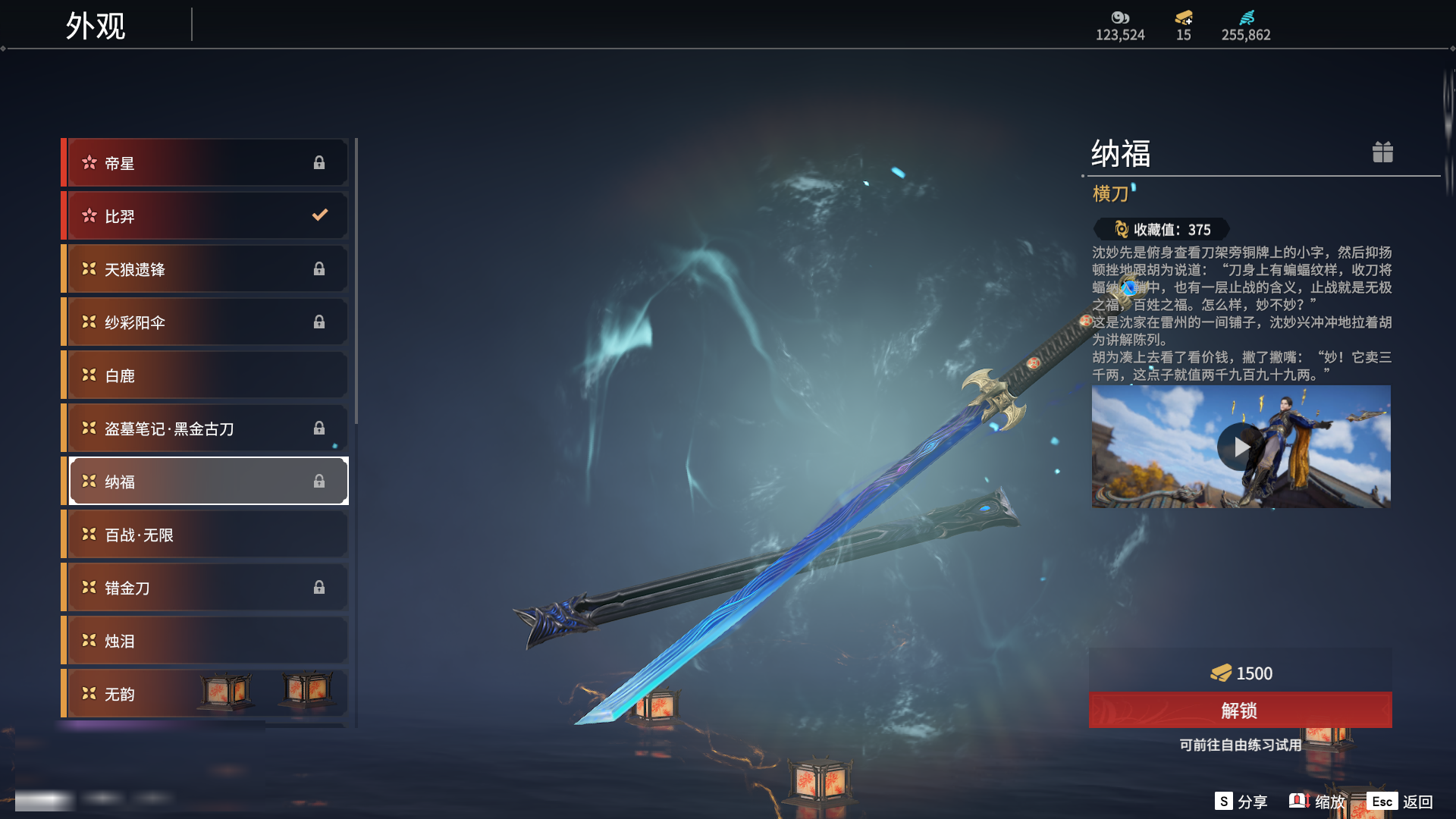1456x819 pixels.
Task: Choose the equipped 比羿 skin
Action: point(206,216)
